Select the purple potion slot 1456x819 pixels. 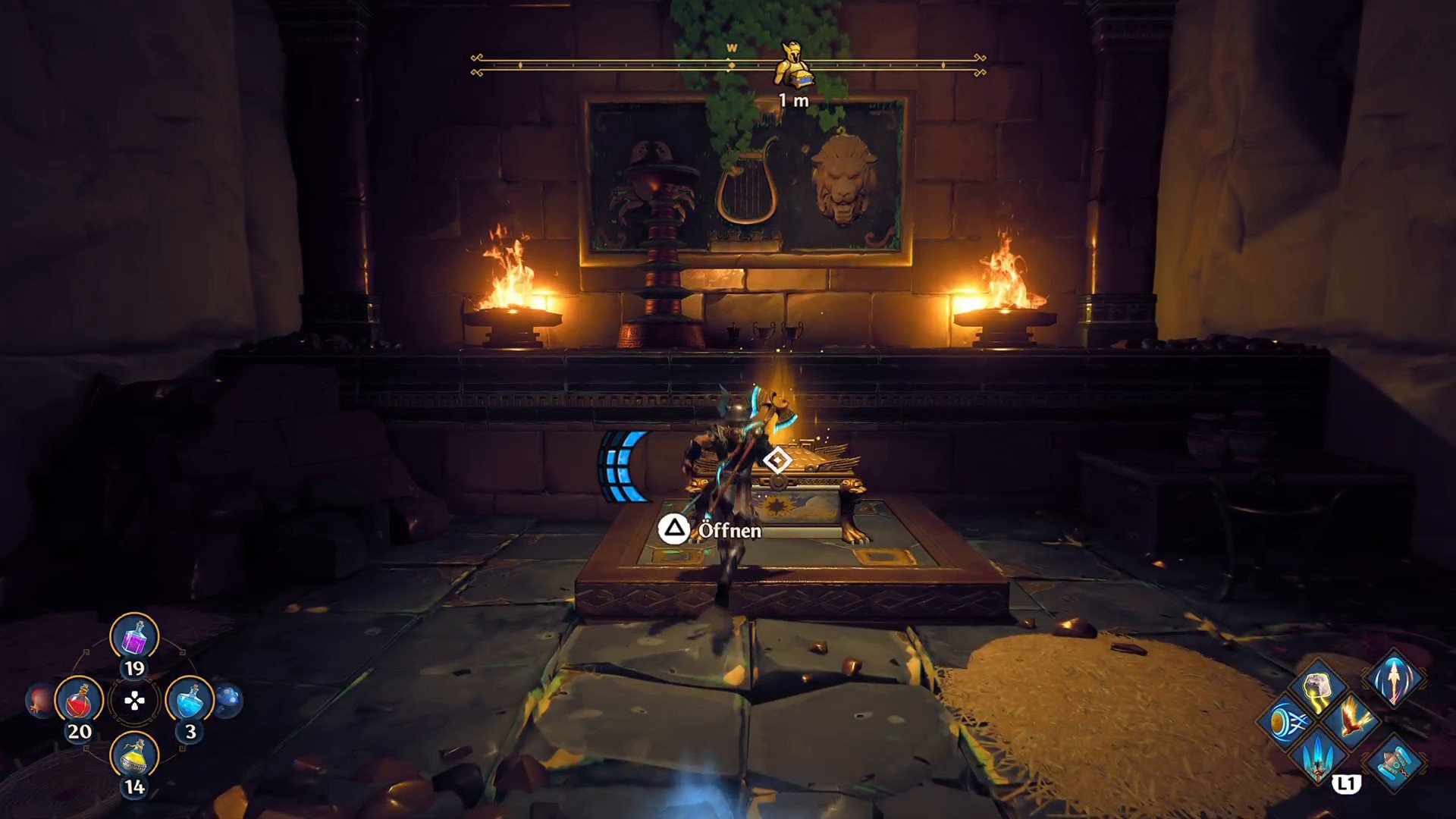pos(134,637)
